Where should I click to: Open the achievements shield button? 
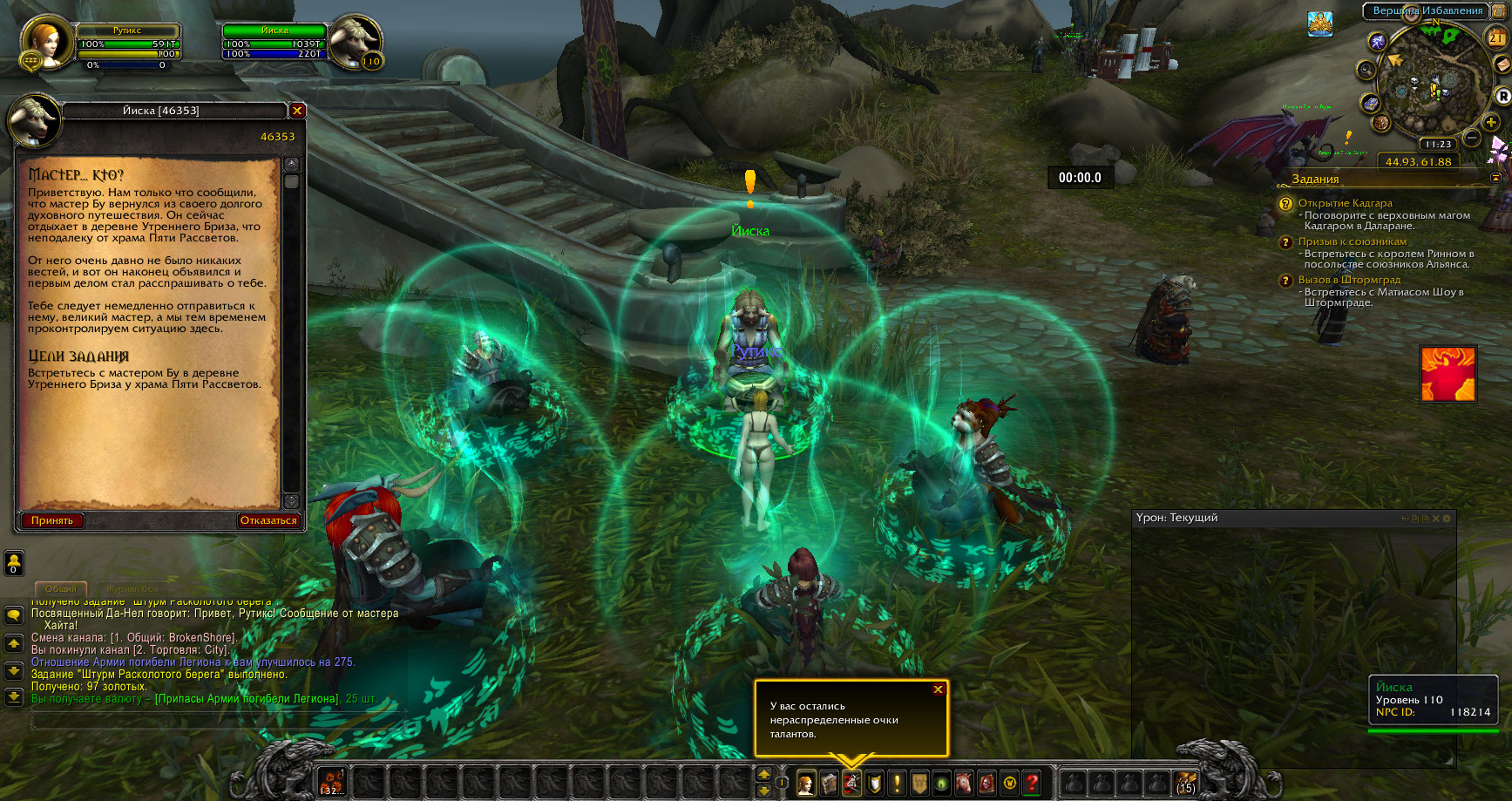[874, 784]
